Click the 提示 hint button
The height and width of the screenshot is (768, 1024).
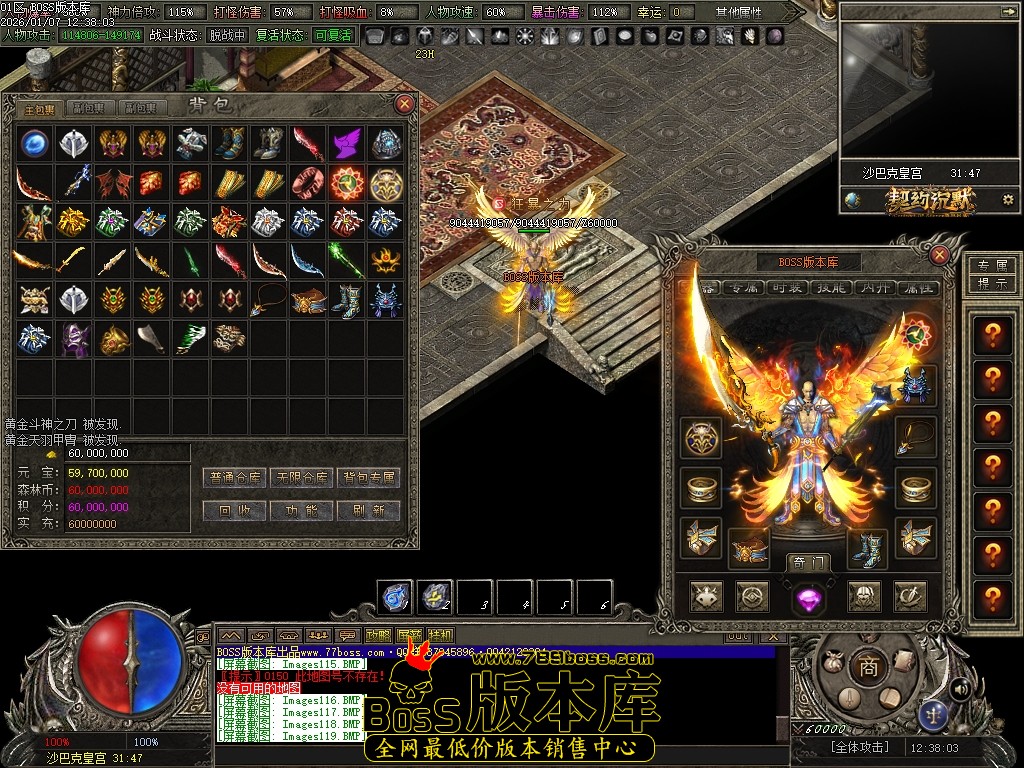(991, 284)
